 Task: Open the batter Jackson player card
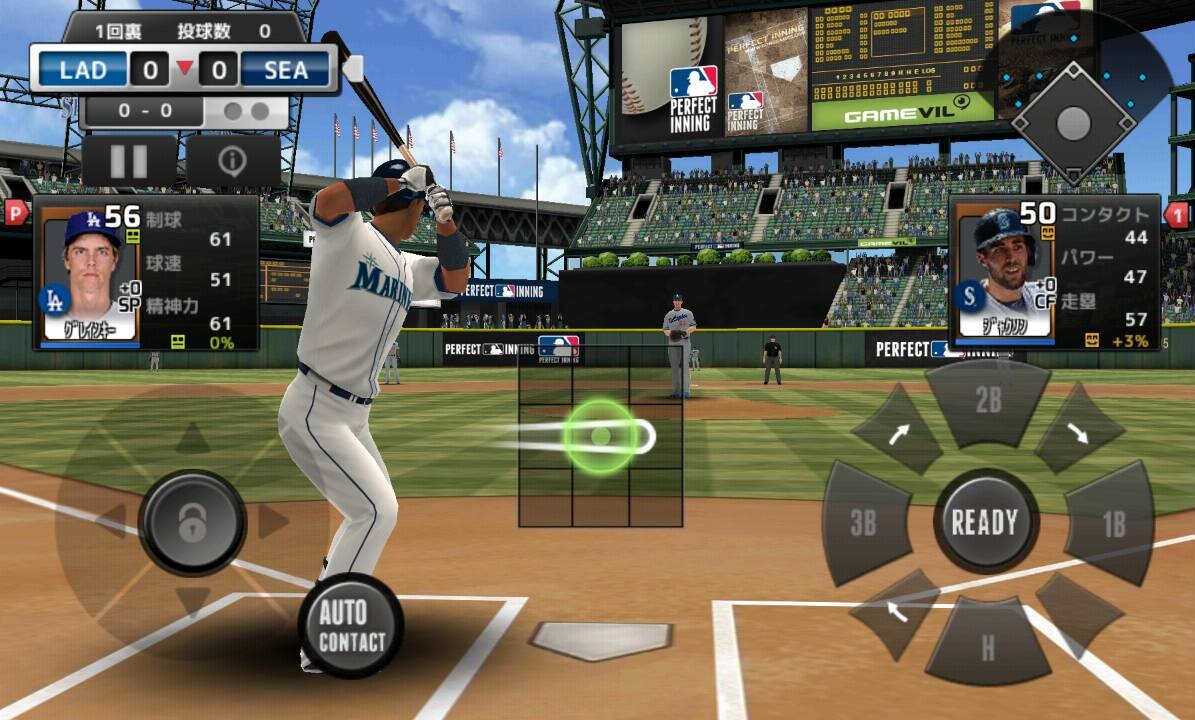pyautogui.click(x=1054, y=272)
